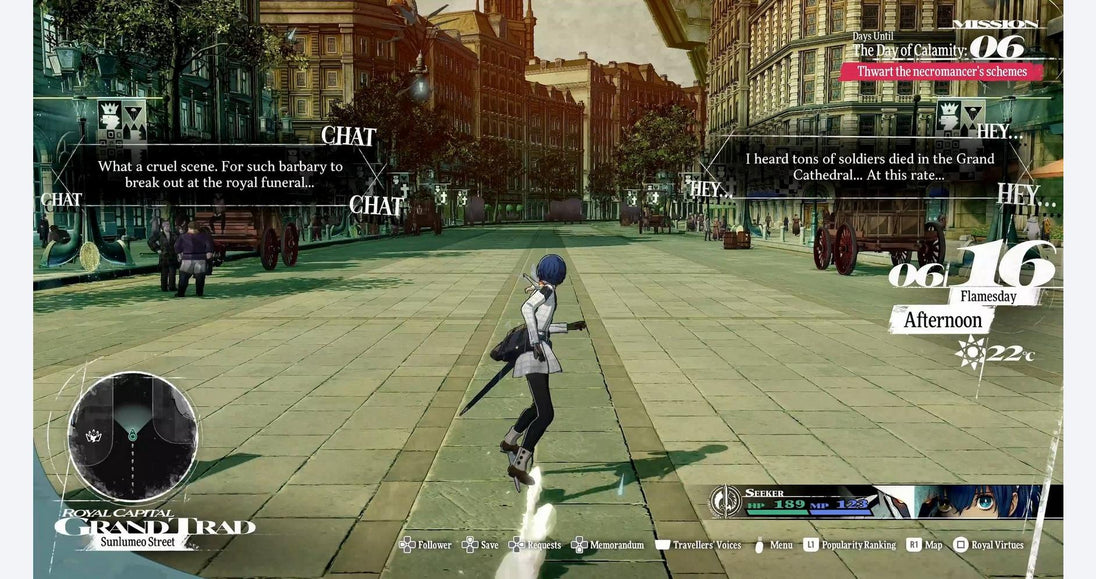
Task: Click the sun weather icon beside 22°C
Action: point(970,352)
